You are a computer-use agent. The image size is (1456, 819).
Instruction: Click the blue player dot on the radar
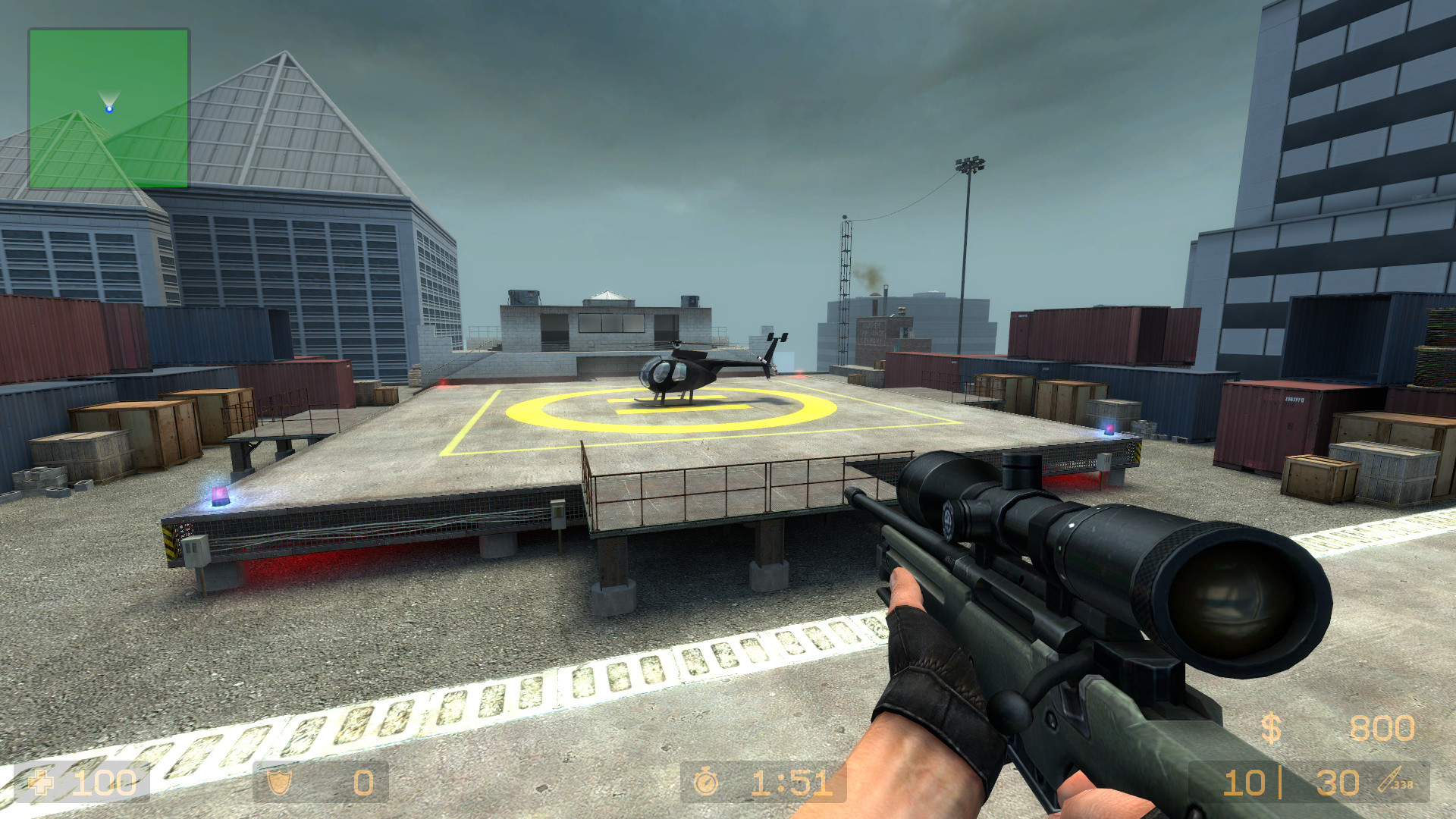(x=111, y=108)
